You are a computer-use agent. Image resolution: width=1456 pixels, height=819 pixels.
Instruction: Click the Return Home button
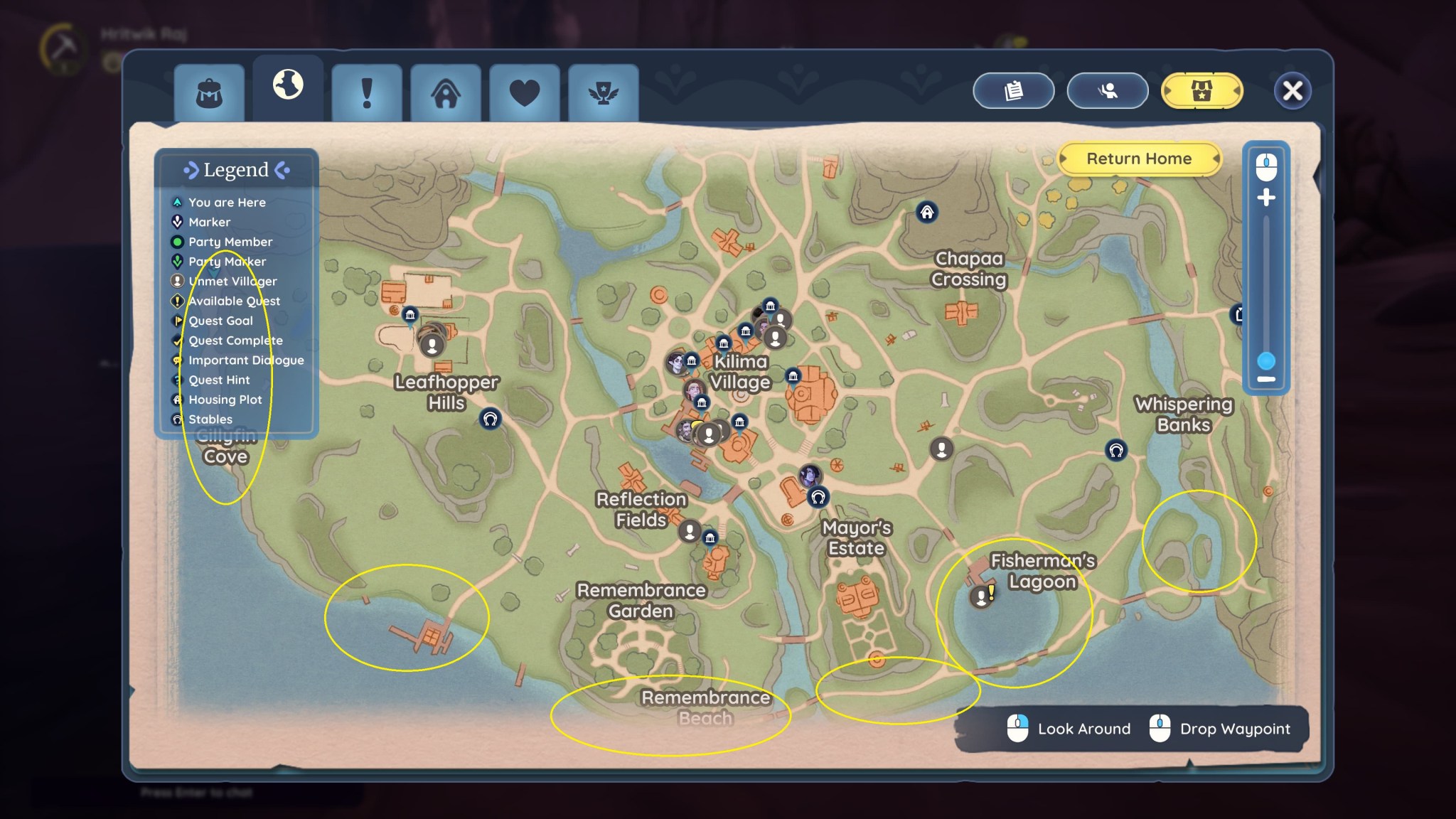pyautogui.click(x=1139, y=159)
